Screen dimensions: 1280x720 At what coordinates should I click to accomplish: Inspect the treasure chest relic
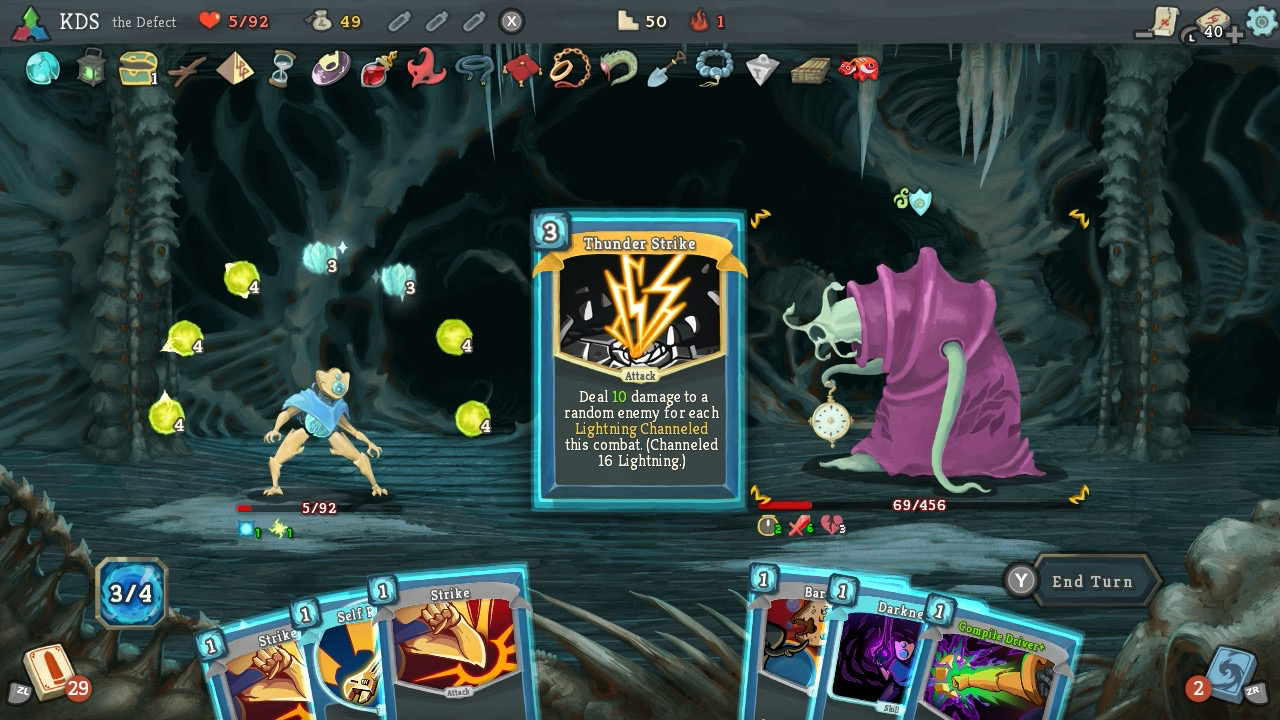138,68
